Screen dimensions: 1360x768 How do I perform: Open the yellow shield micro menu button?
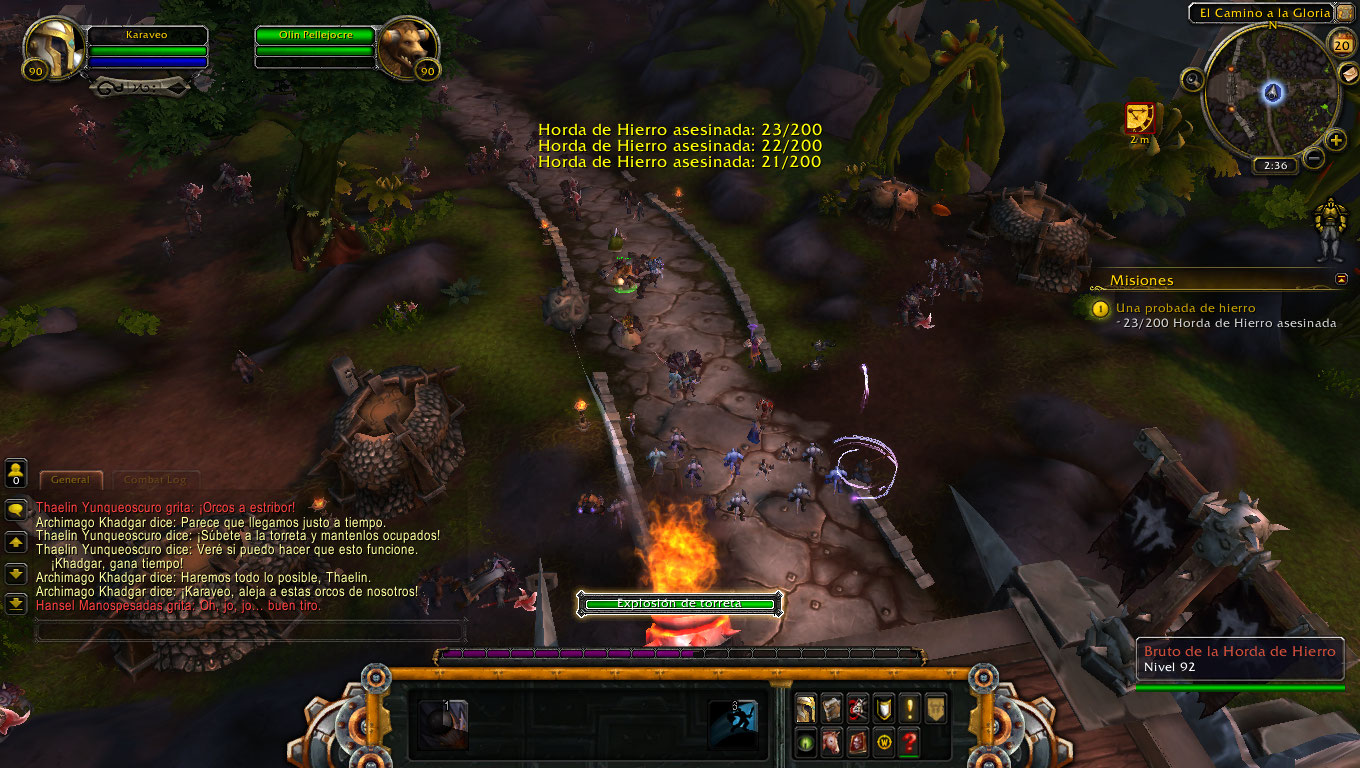(883, 709)
